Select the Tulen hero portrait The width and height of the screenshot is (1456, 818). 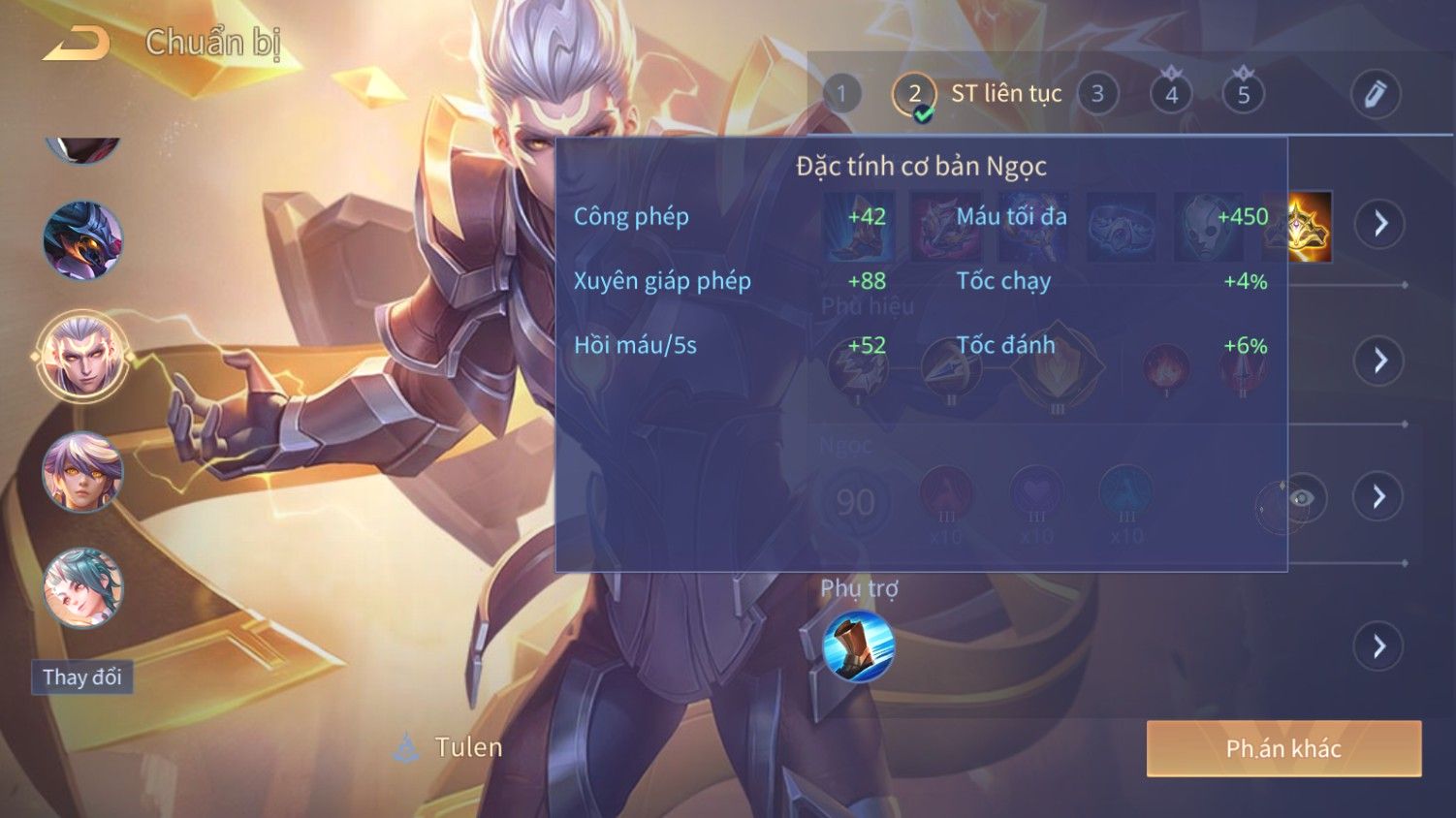[x=82, y=356]
